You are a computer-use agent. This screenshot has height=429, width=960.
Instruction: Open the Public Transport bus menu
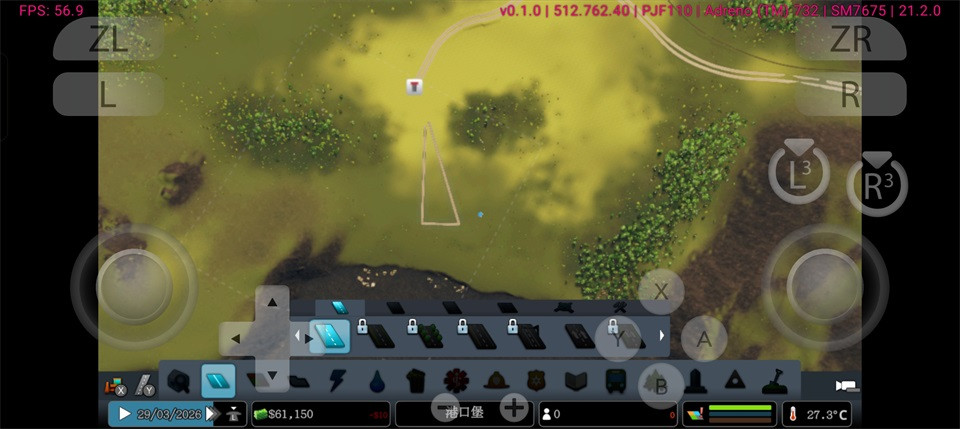click(616, 381)
